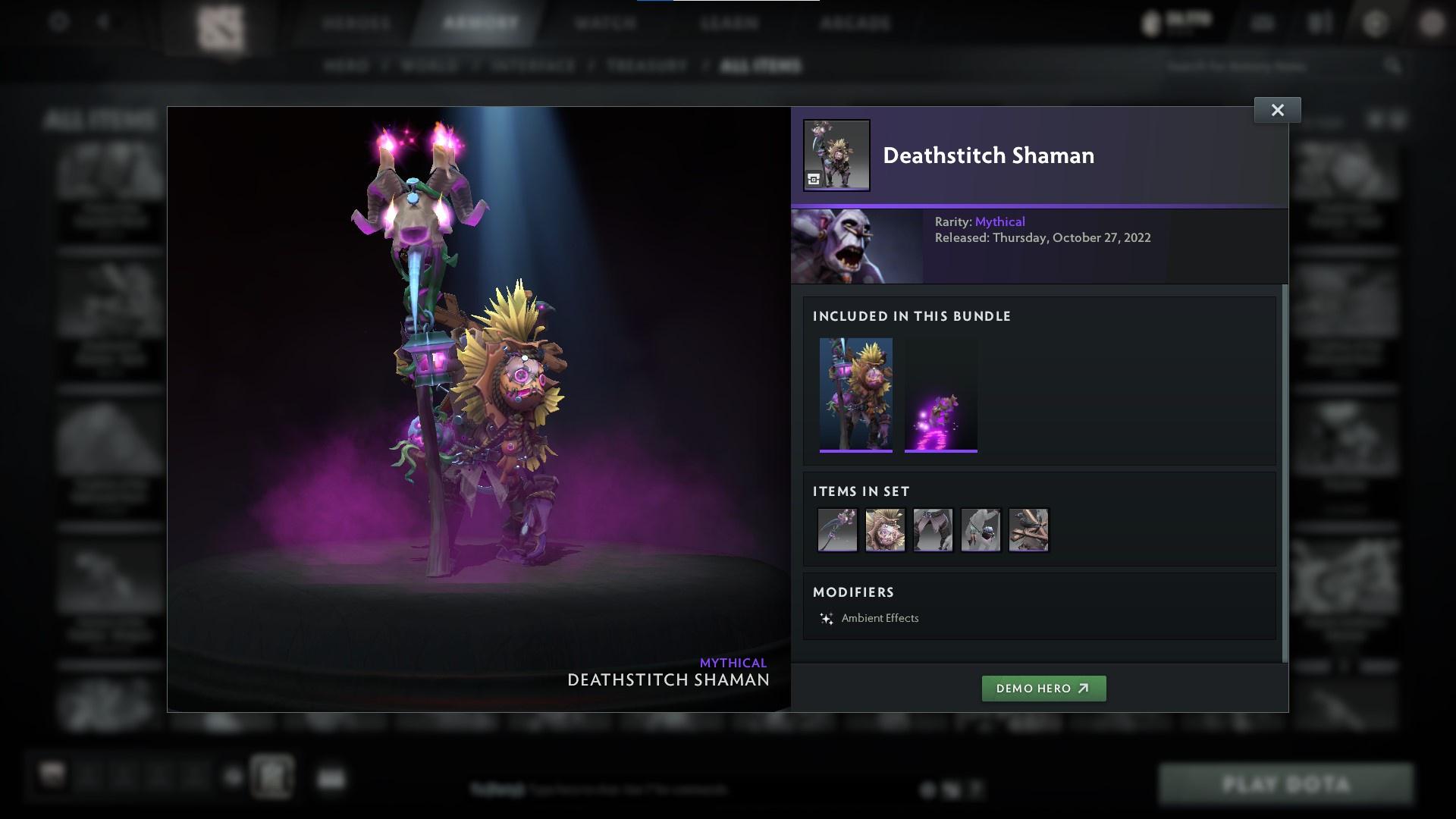
Task: Open the legs item icon from Items In Set
Action: click(933, 530)
